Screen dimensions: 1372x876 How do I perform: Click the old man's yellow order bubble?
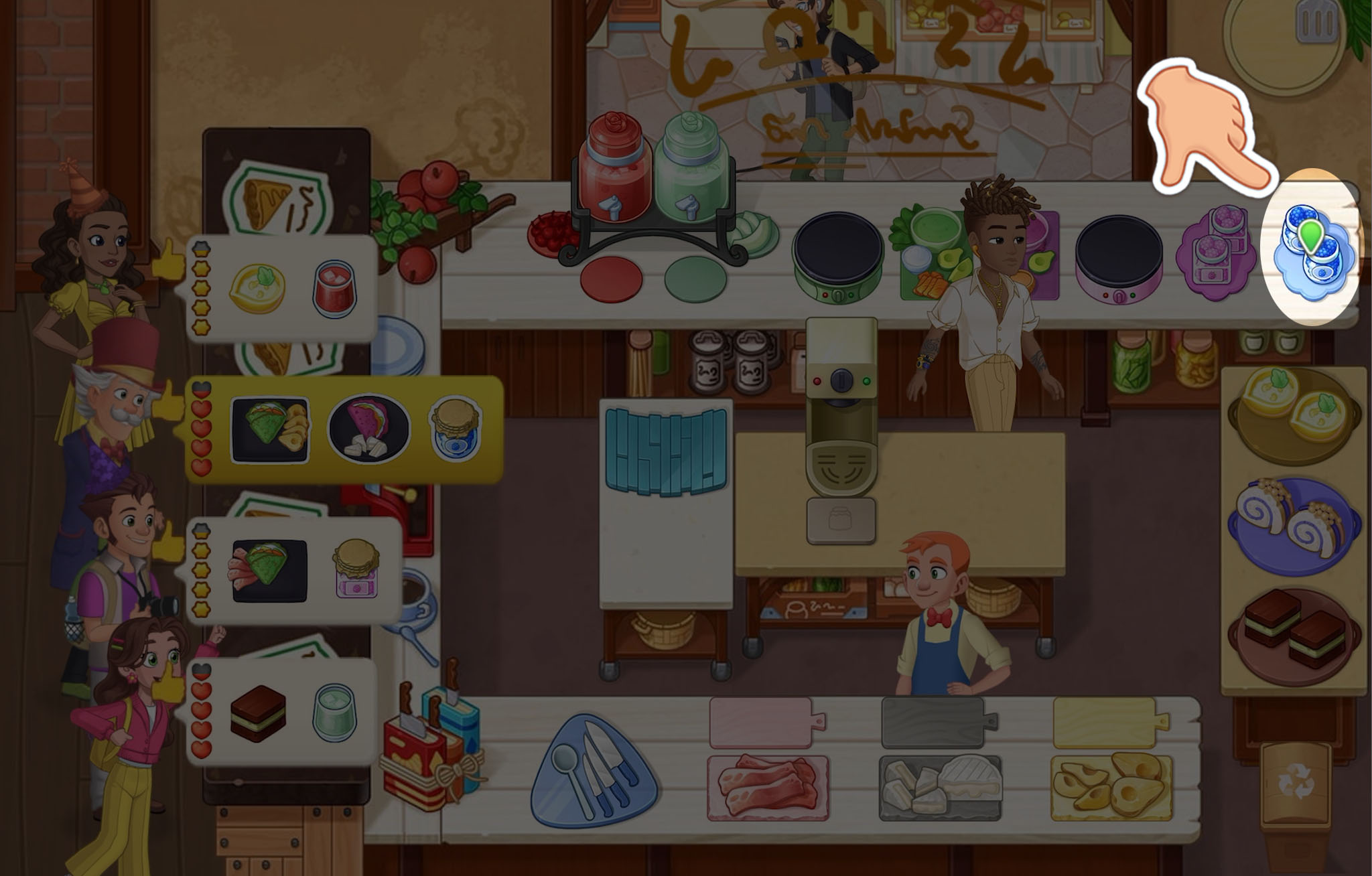pyautogui.click(x=343, y=430)
